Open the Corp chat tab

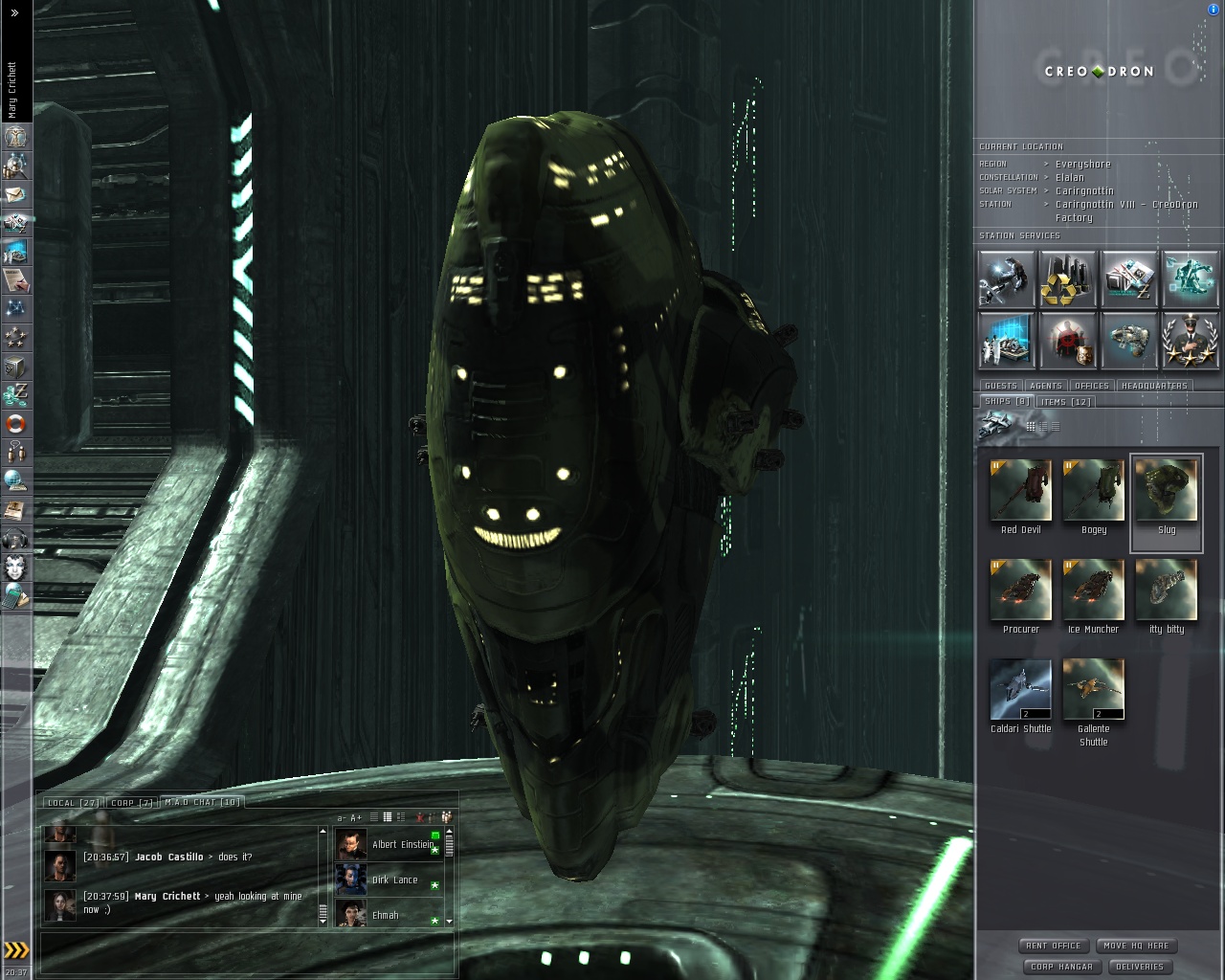[x=132, y=803]
